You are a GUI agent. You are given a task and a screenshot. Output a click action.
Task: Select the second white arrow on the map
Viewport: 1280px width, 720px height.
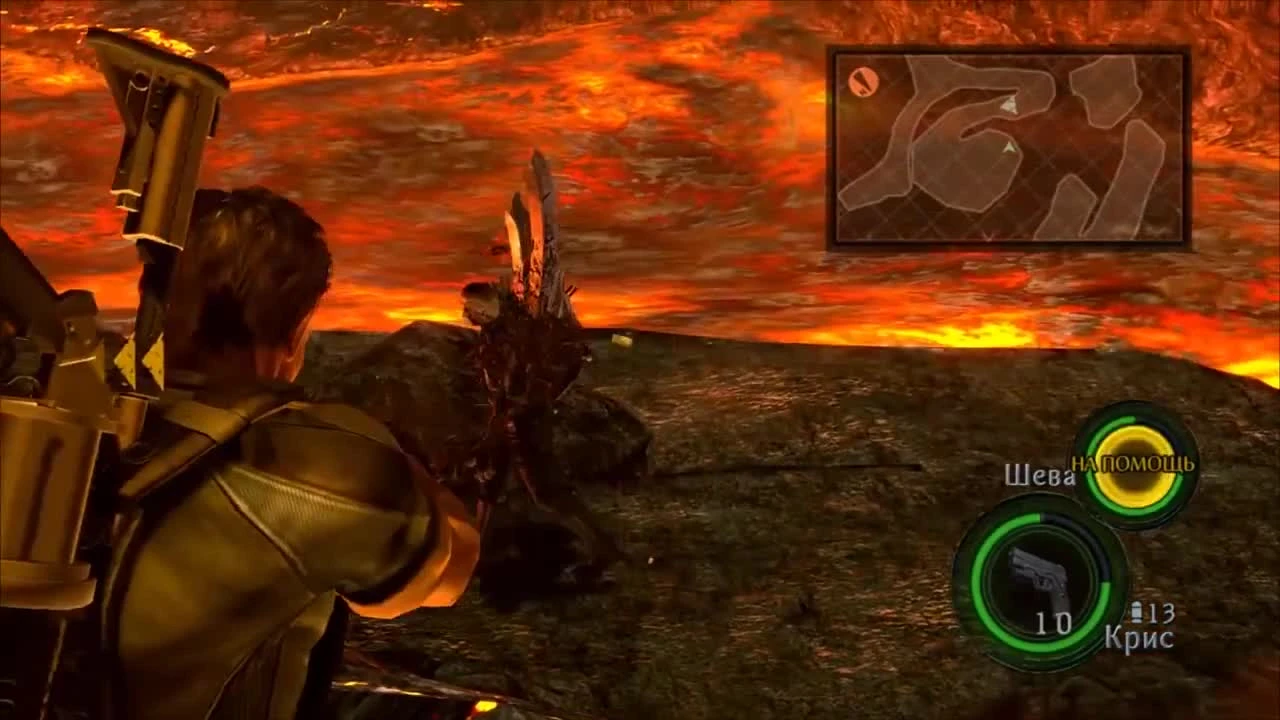(x=1009, y=148)
